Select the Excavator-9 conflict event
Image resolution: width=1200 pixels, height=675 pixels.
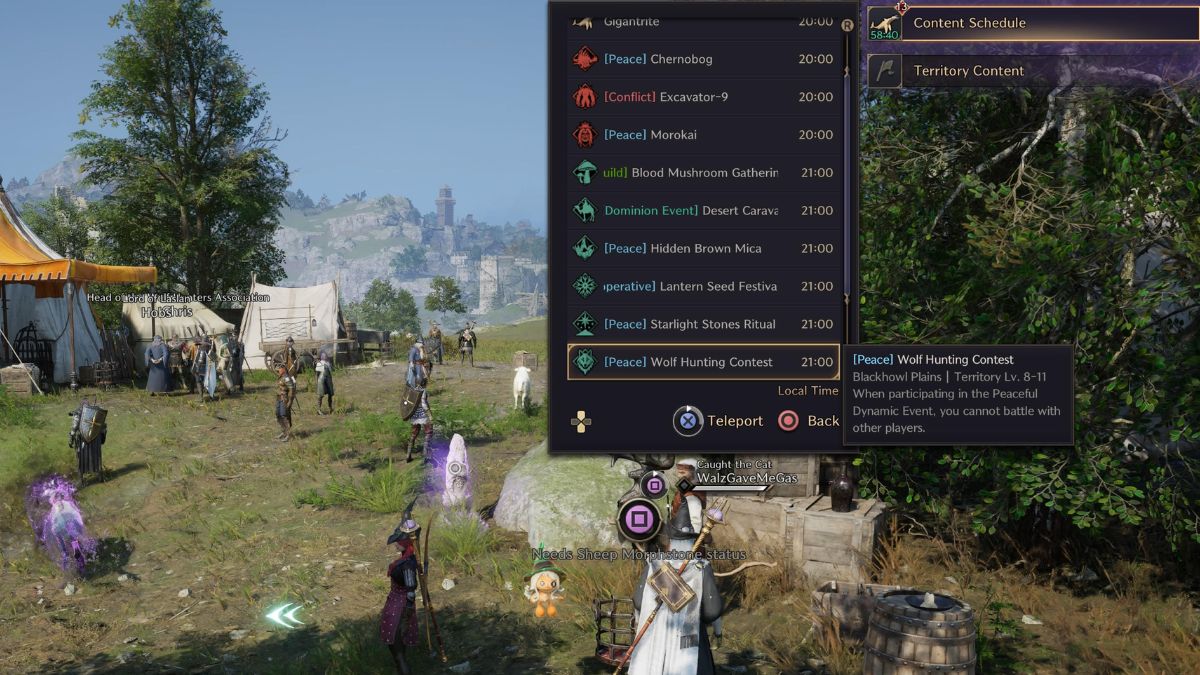coord(703,97)
